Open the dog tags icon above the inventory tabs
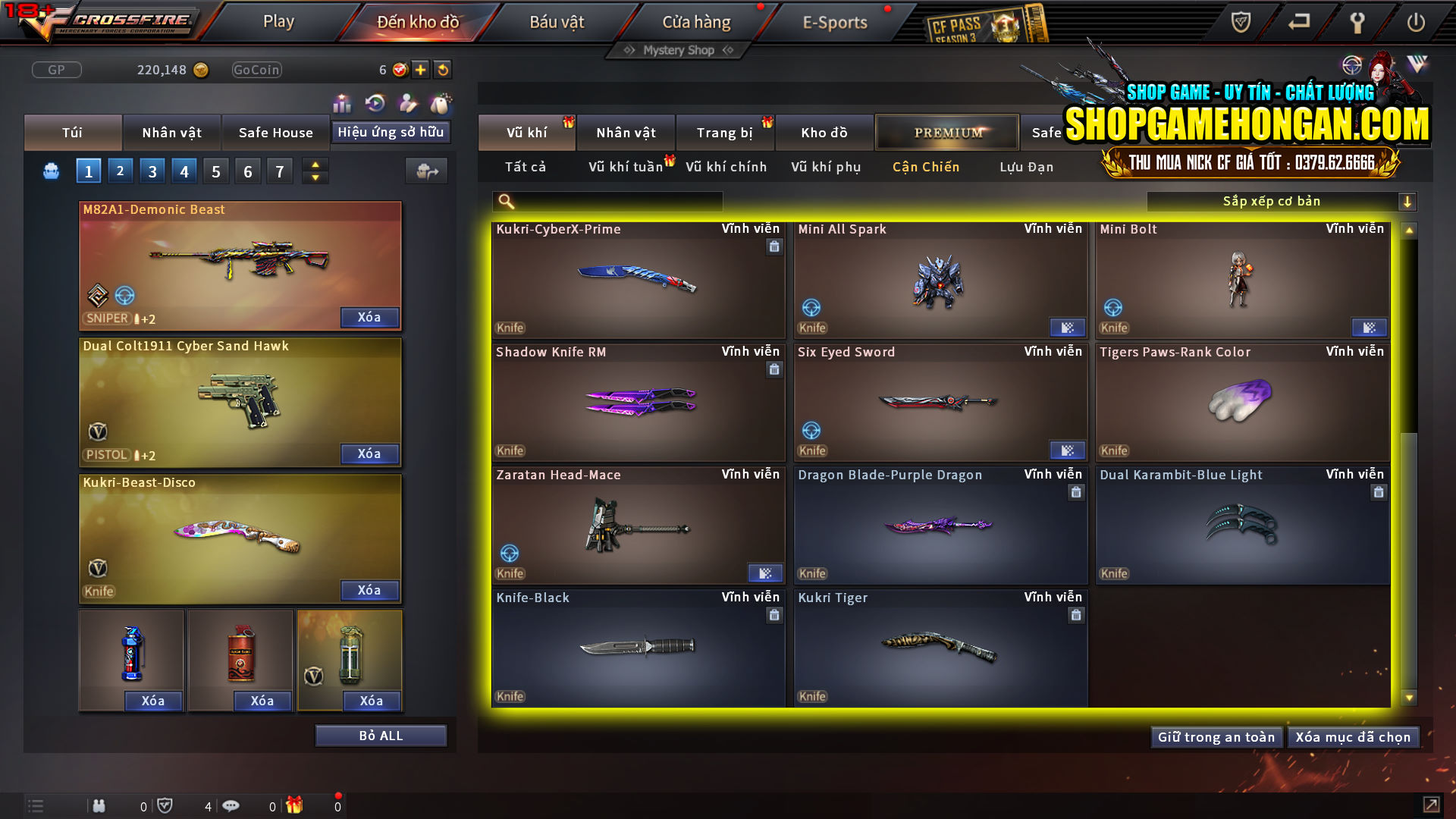 click(438, 102)
